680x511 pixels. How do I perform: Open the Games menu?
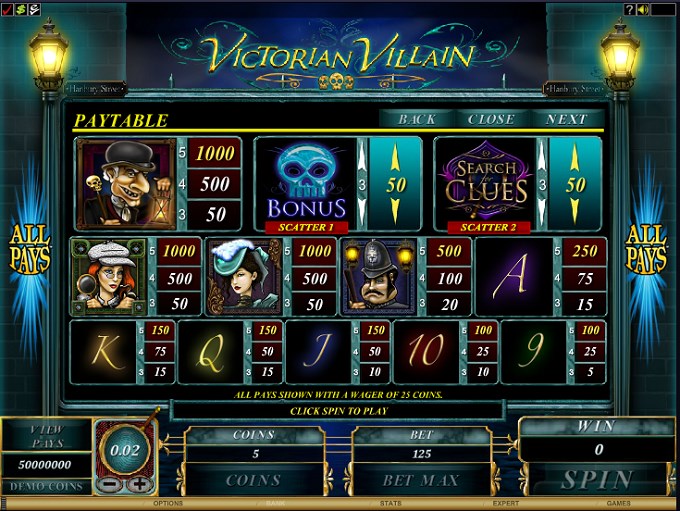[620, 504]
